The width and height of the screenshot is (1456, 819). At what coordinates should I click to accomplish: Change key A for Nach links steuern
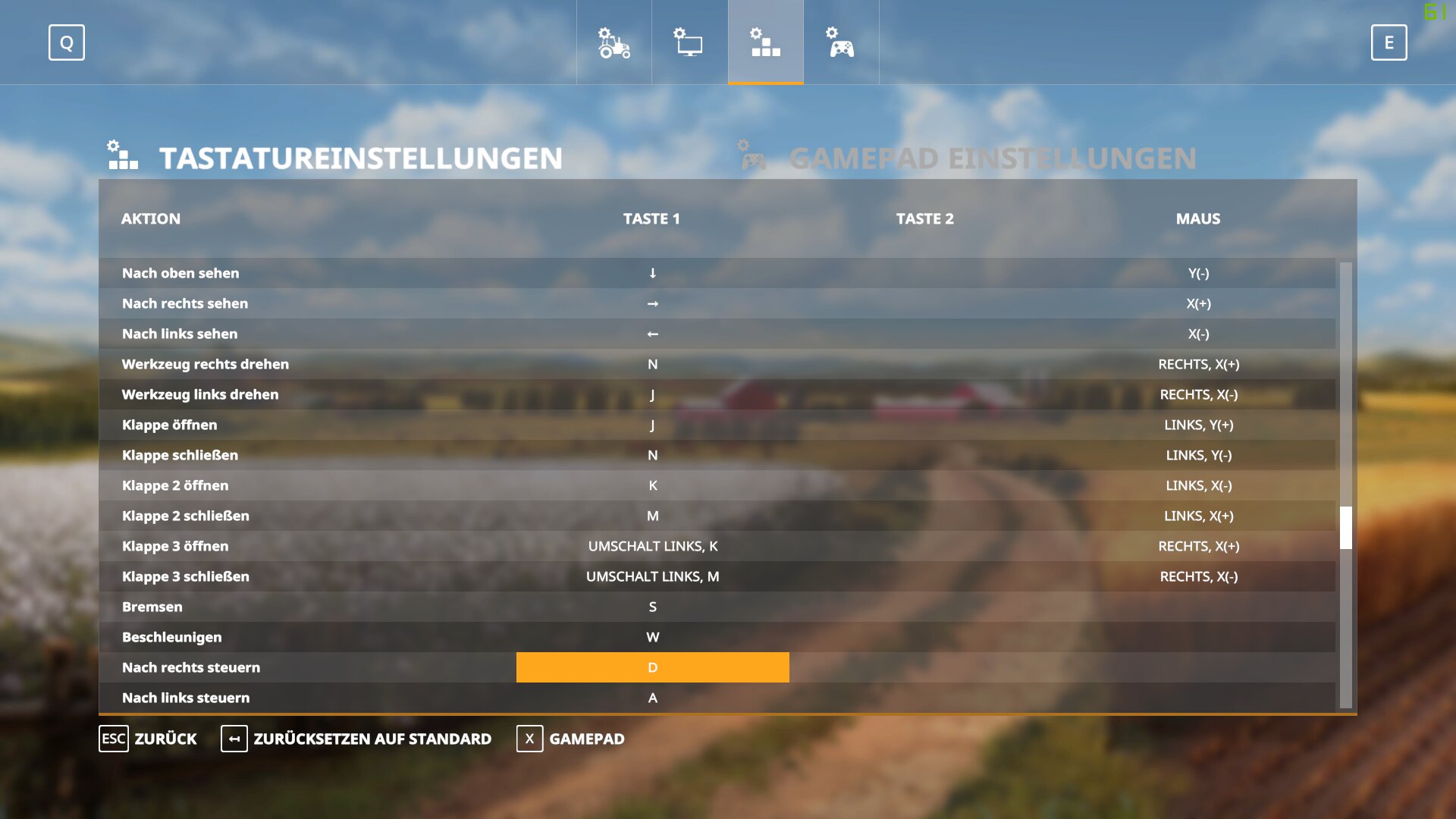(x=652, y=698)
